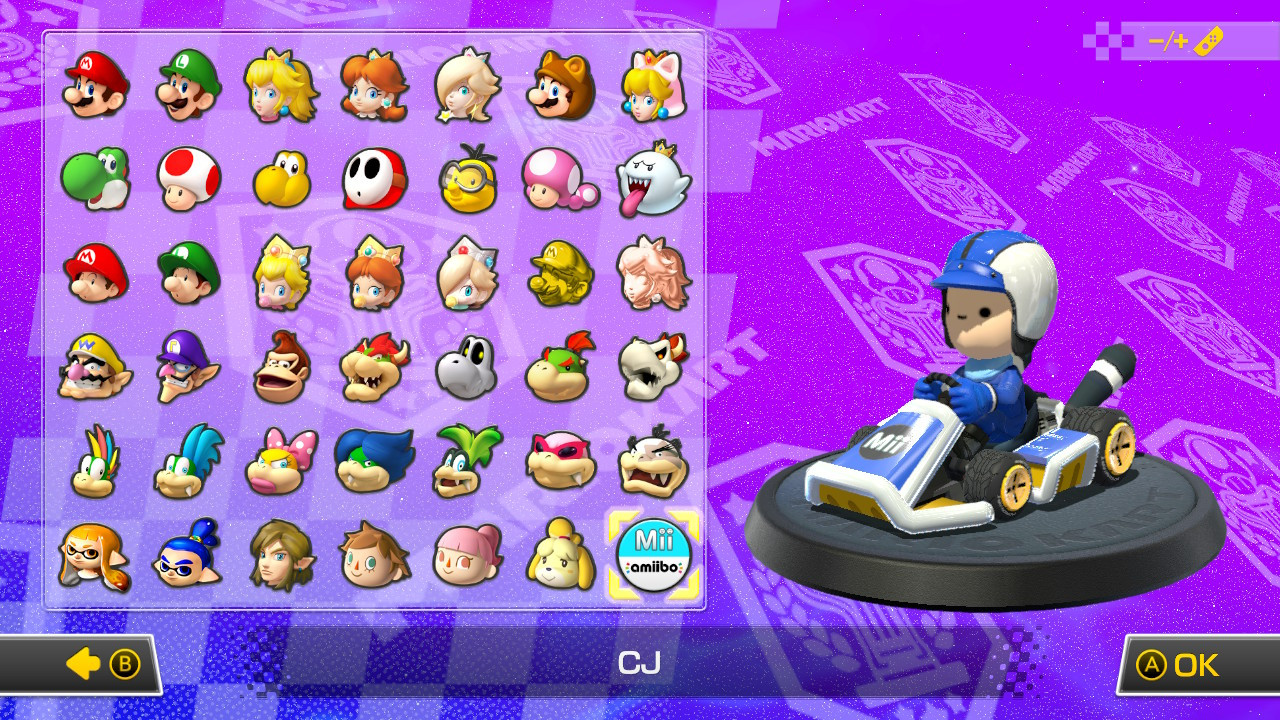Select Mario as your racer

pyautogui.click(x=95, y=90)
